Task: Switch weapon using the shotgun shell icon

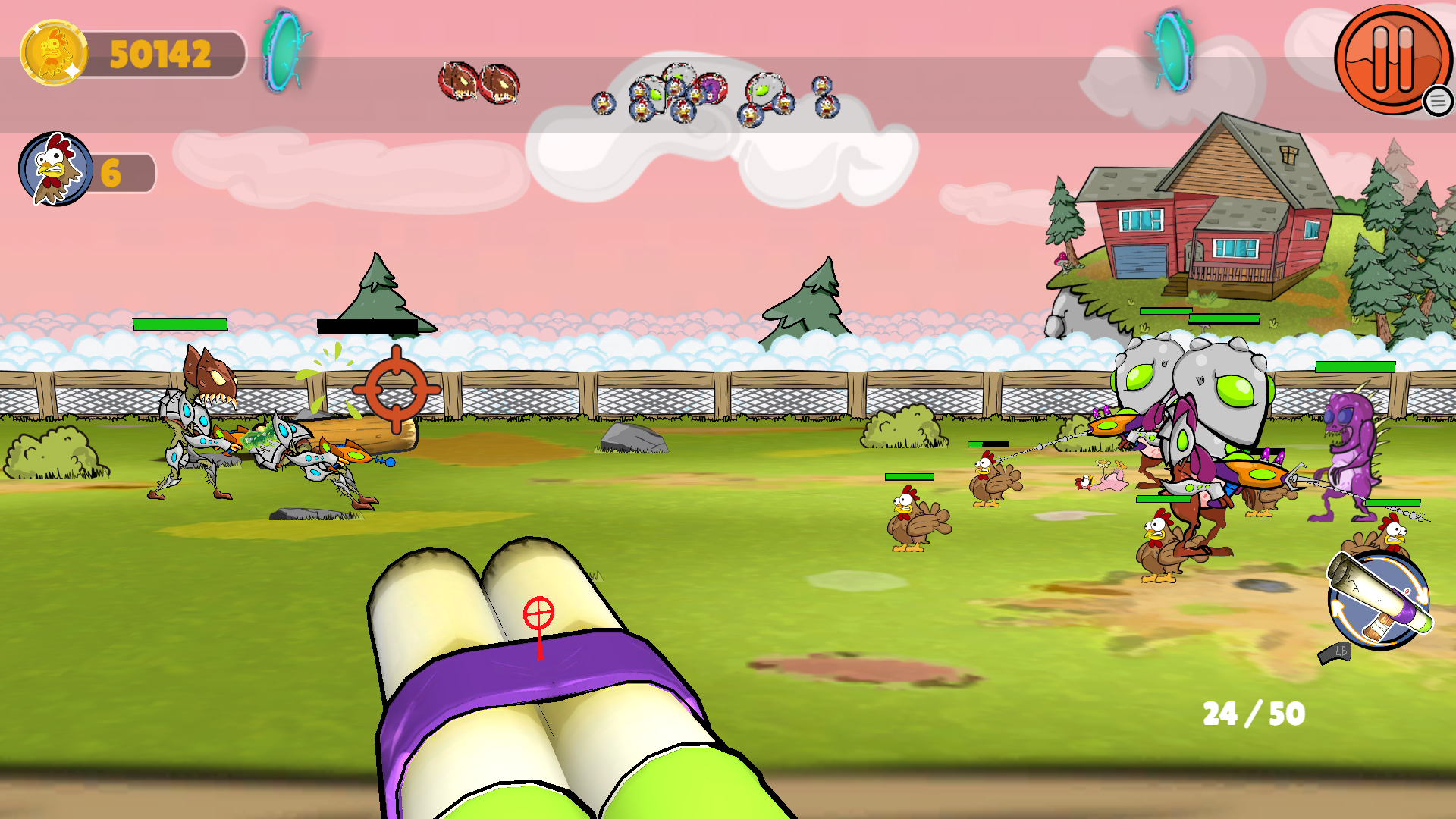Action: point(1378,600)
